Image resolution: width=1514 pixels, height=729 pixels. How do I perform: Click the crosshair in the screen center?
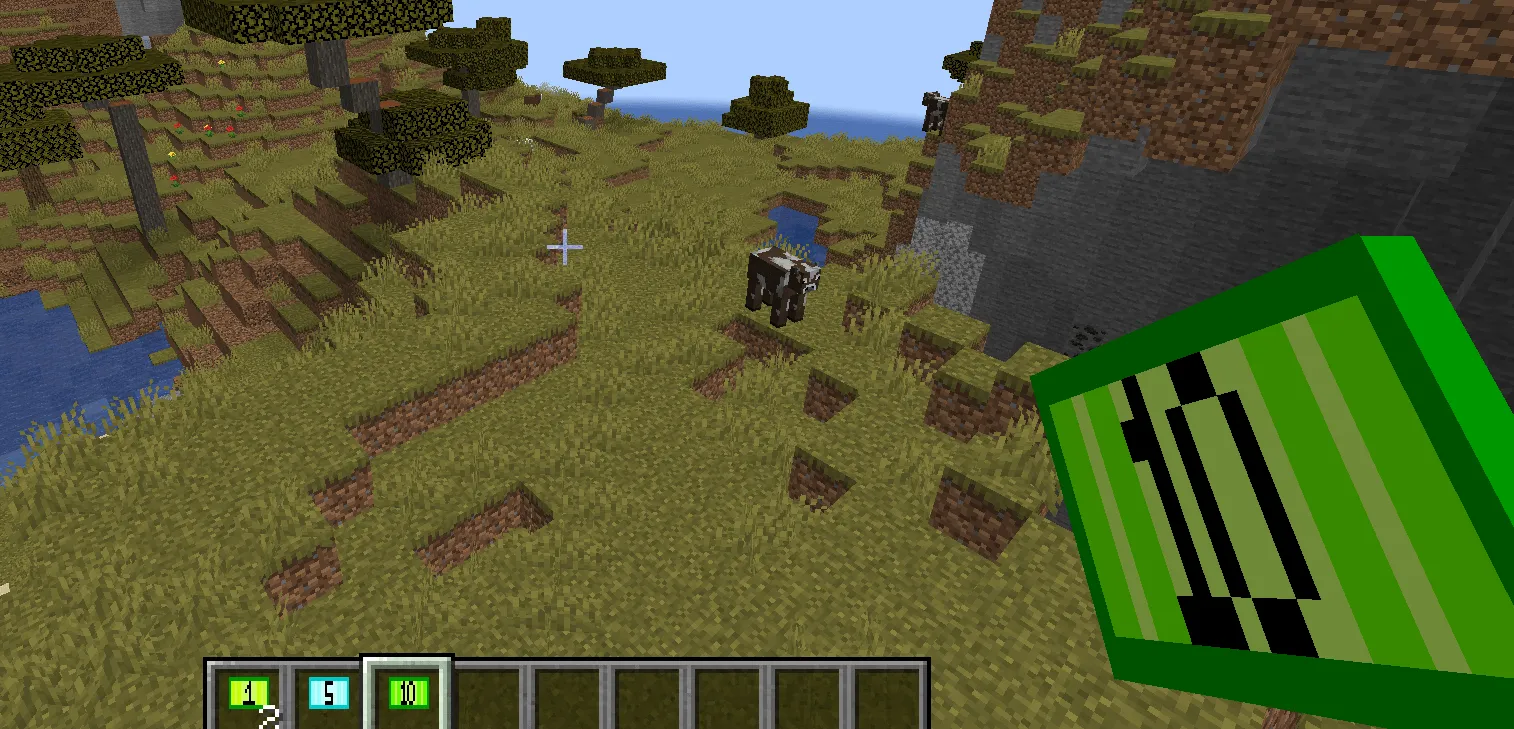click(565, 246)
